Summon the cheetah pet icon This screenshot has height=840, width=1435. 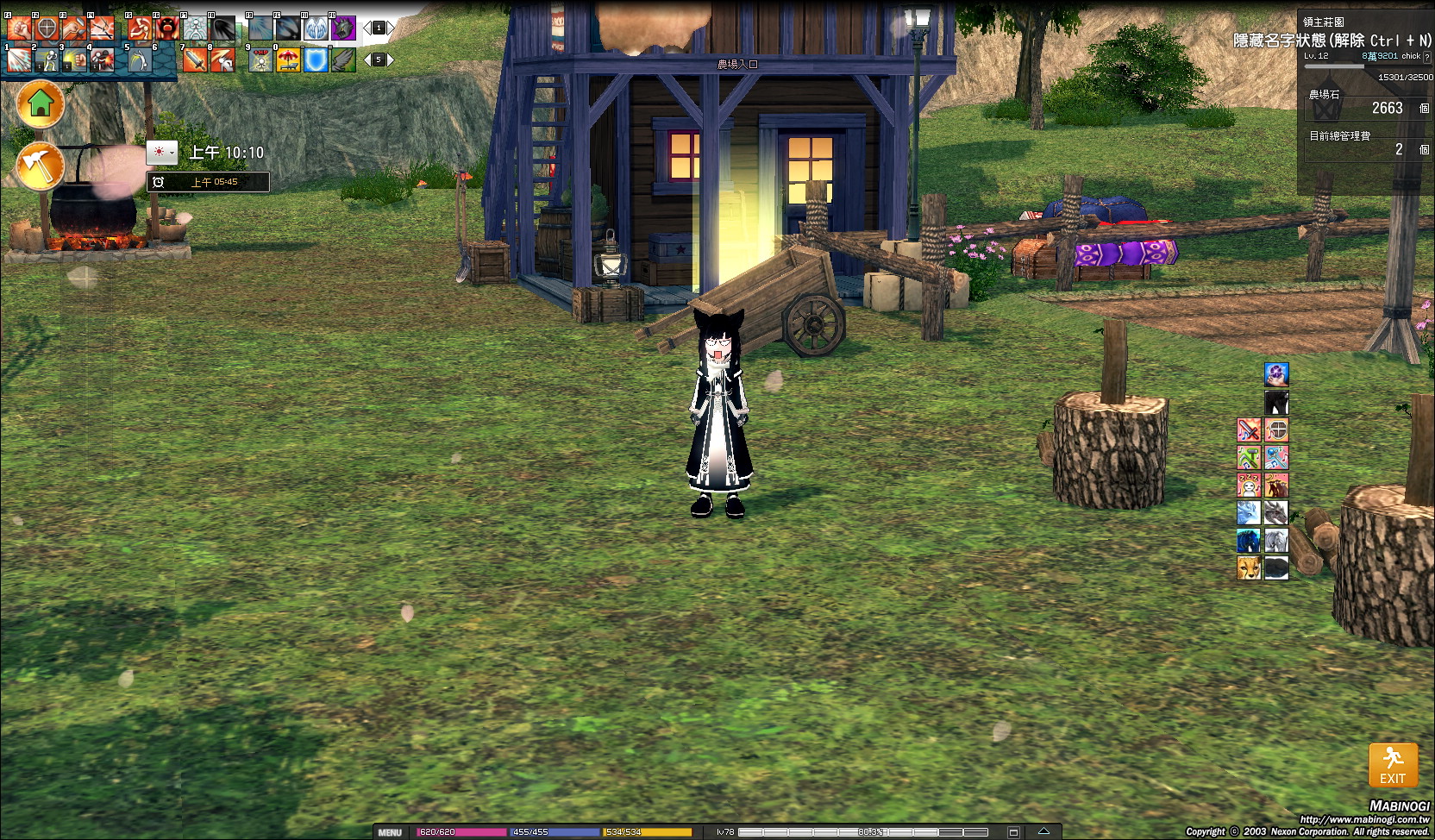tap(1249, 567)
